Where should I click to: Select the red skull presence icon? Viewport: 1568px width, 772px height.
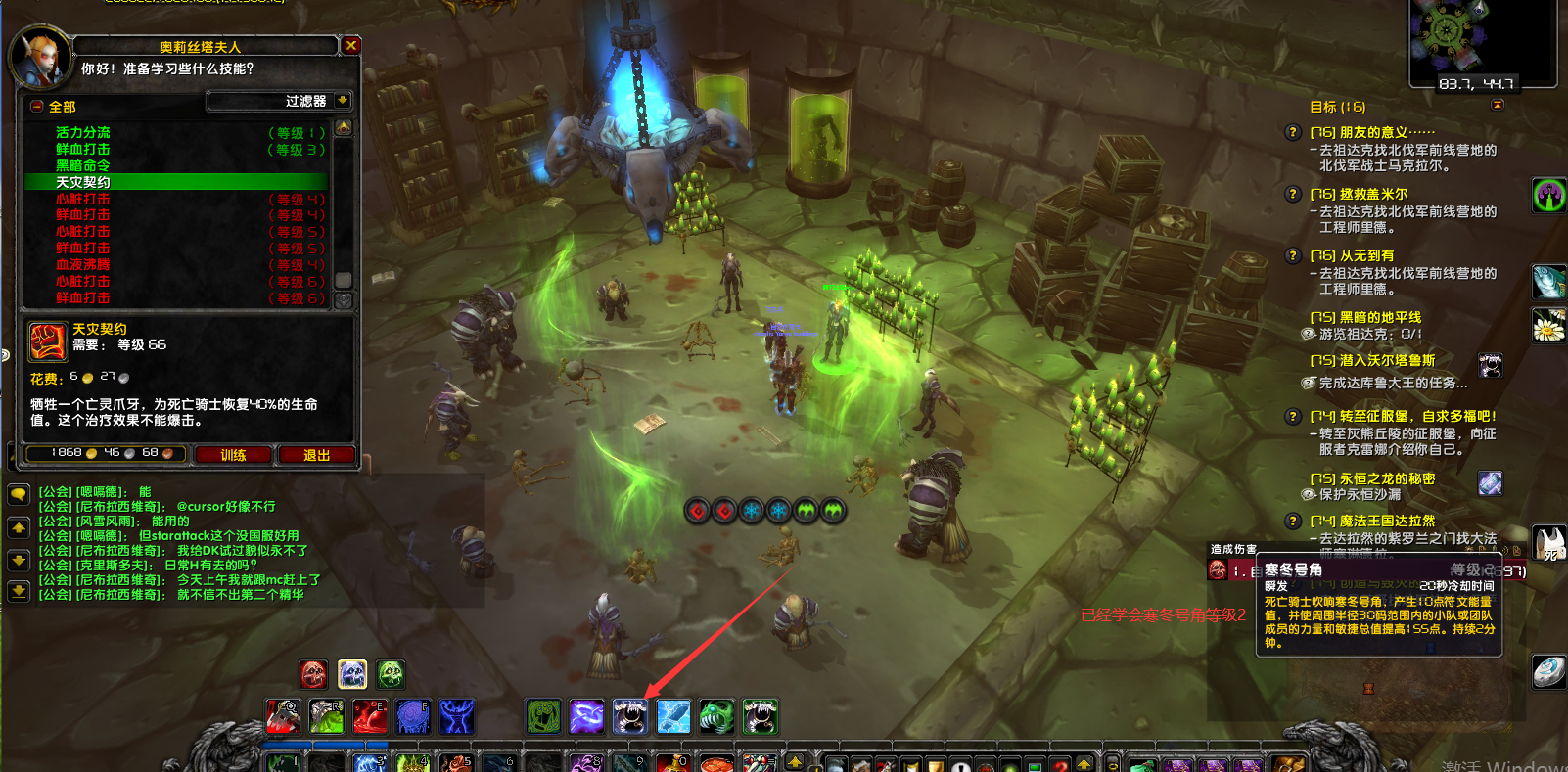pos(313,674)
